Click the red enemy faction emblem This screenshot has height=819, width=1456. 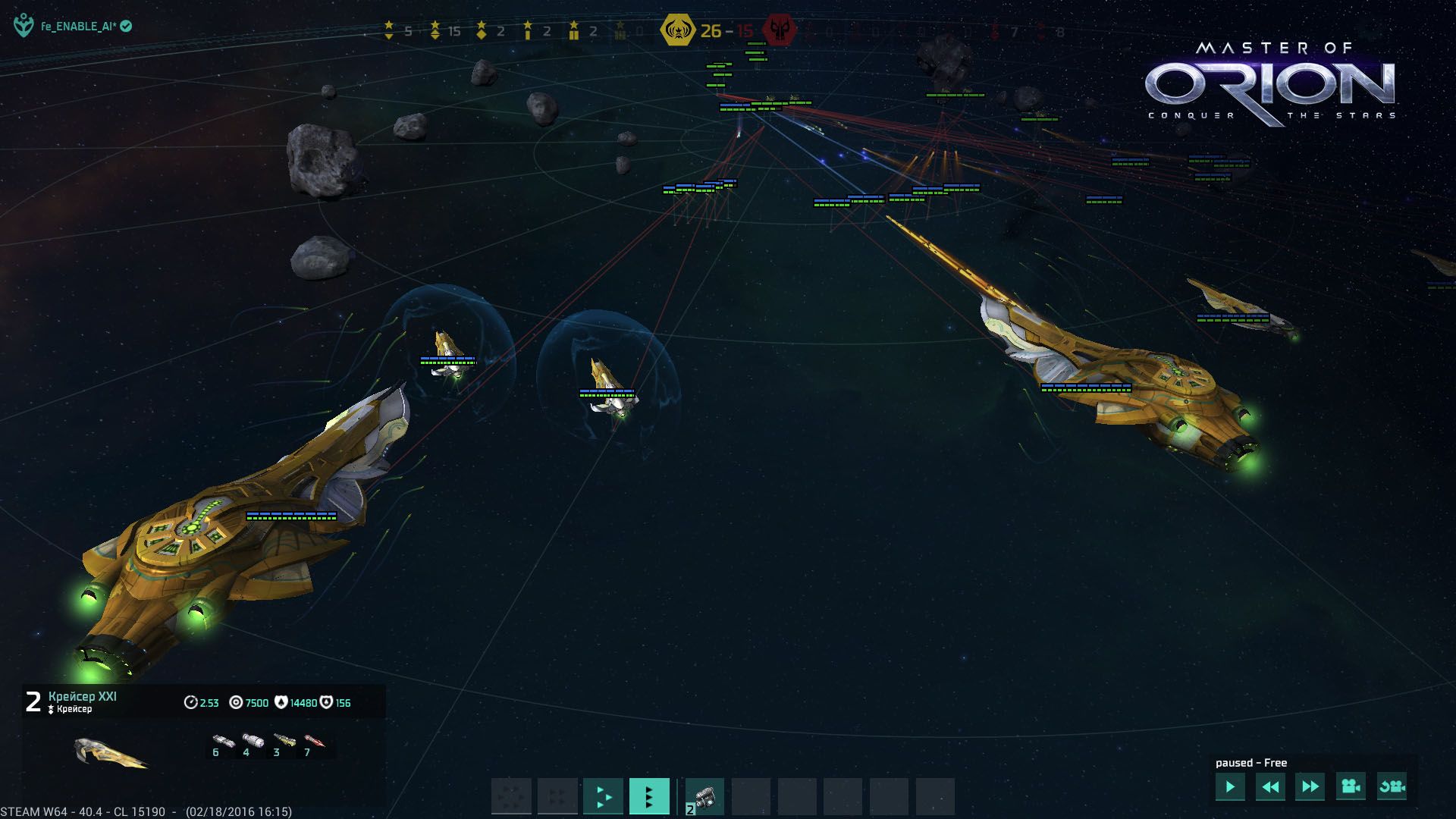[x=779, y=30]
